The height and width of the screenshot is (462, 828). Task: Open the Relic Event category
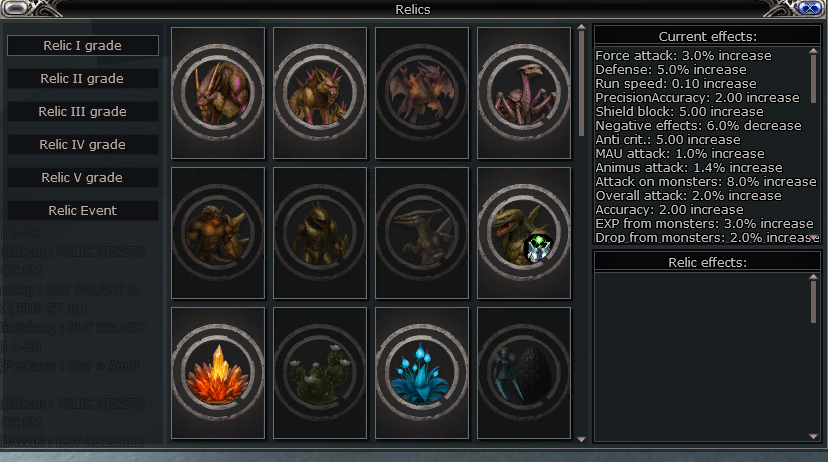83,211
